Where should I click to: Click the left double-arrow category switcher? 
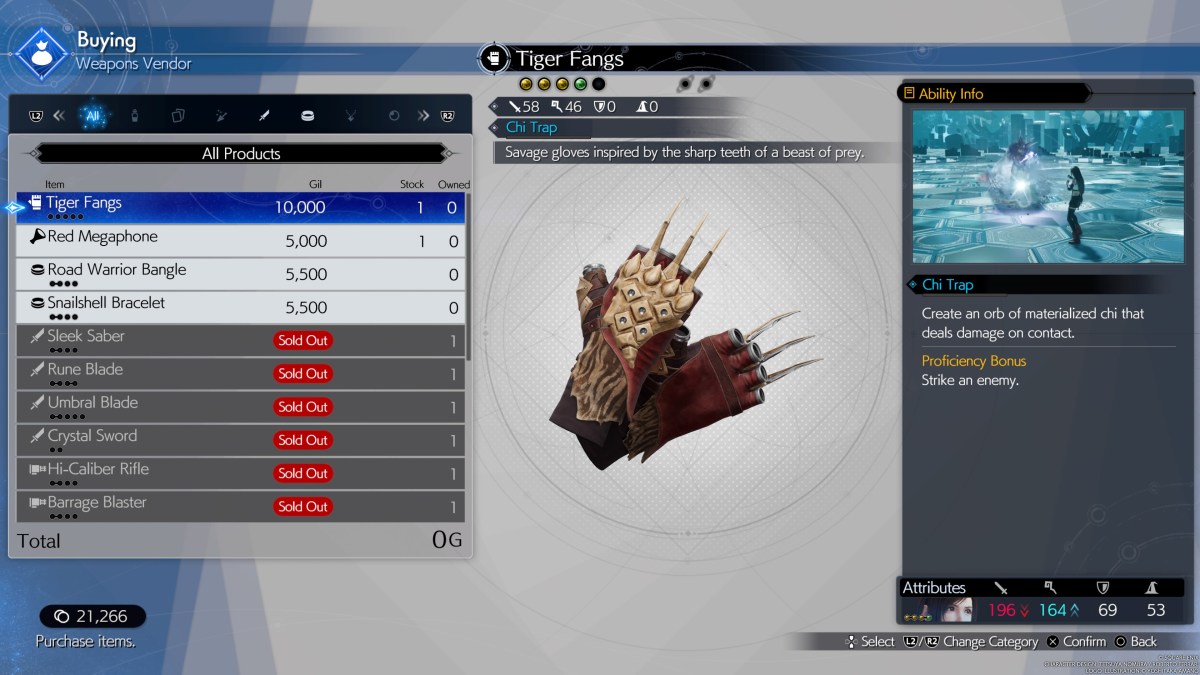coord(58,116)
